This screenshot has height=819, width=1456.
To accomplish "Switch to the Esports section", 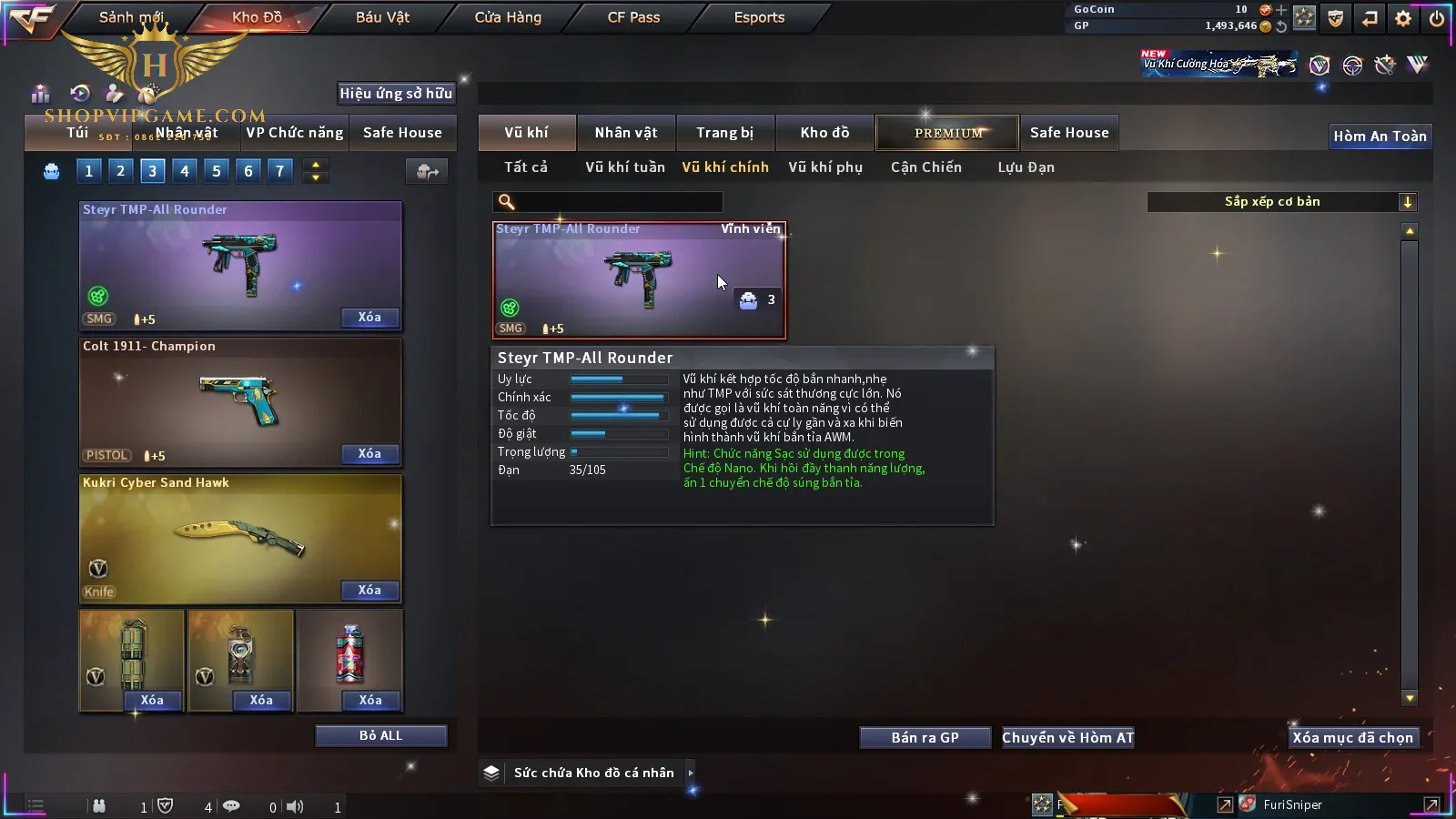I will point(759,17).
